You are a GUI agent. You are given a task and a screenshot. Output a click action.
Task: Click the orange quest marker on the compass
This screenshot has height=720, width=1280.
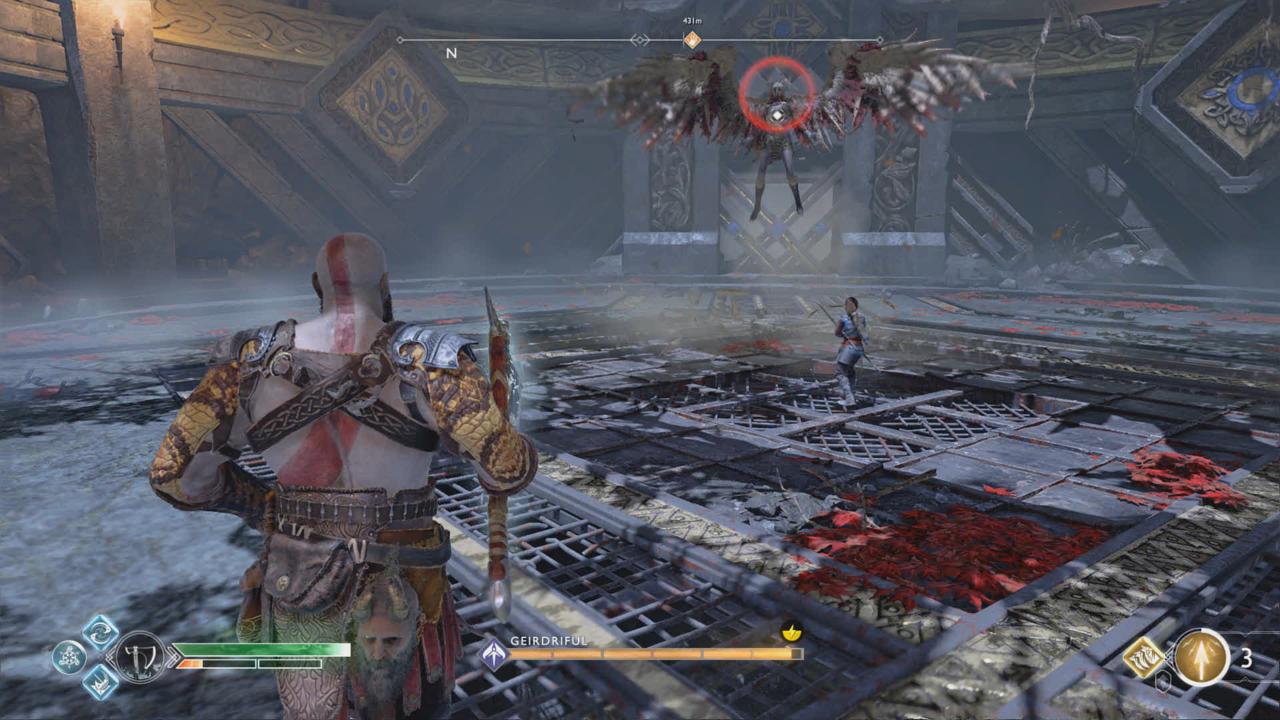[691, 40]
